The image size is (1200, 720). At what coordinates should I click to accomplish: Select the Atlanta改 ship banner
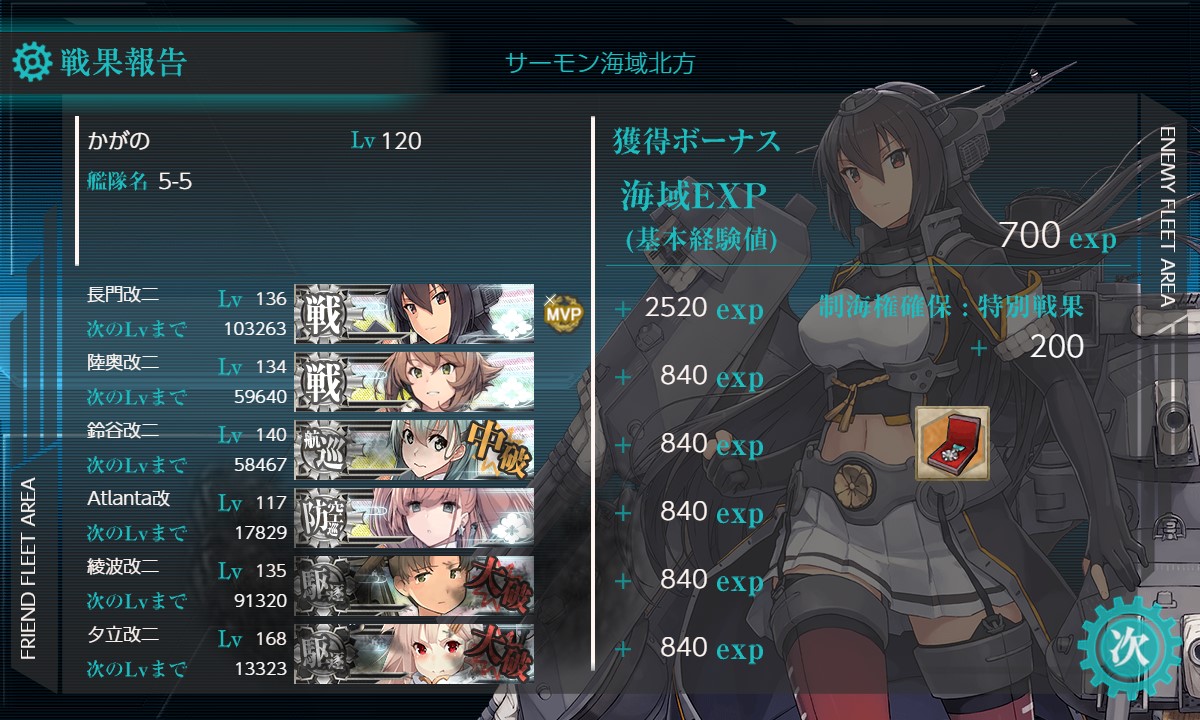point(414,517)
